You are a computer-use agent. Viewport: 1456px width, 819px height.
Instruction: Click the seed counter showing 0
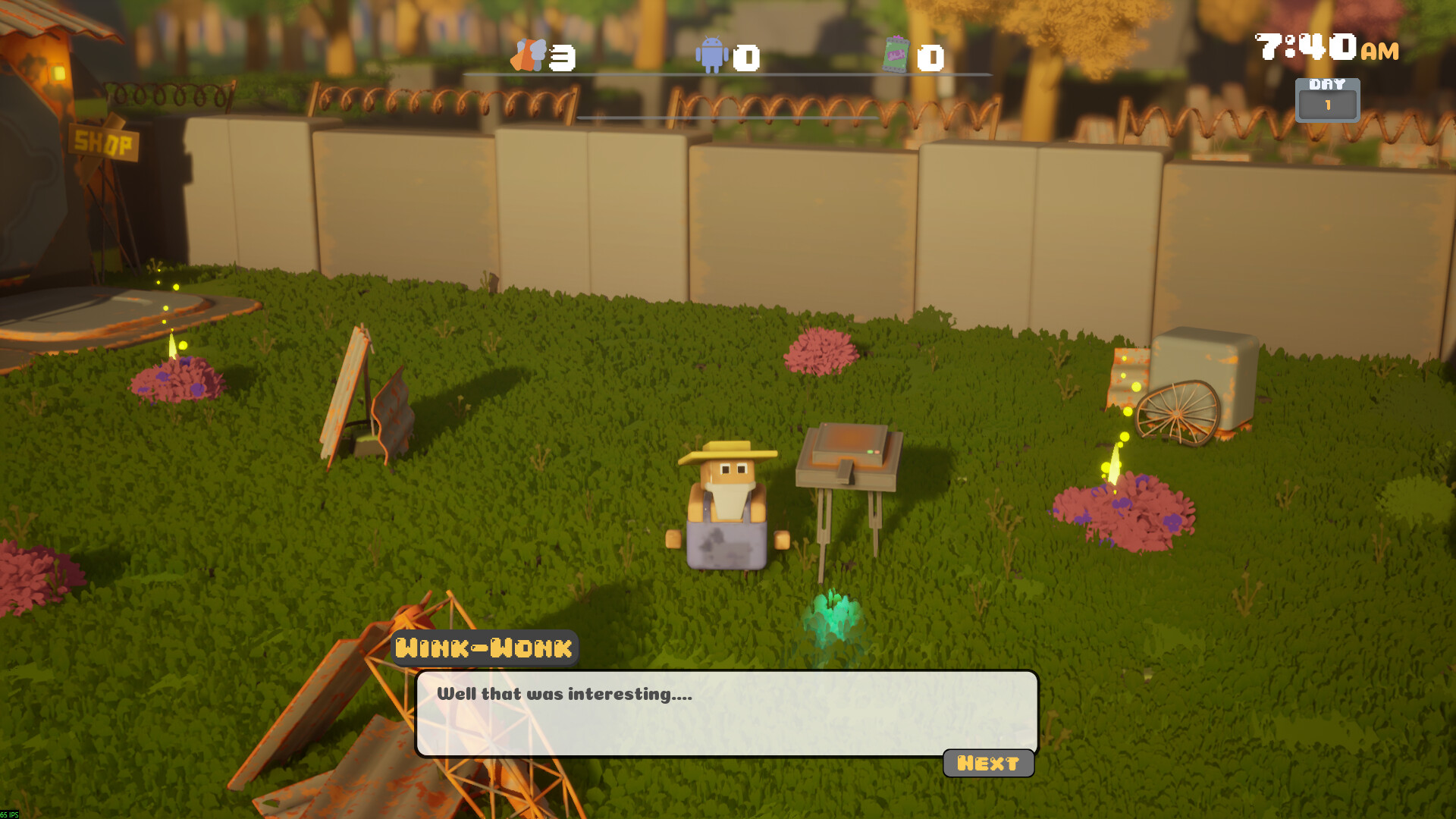930,55
